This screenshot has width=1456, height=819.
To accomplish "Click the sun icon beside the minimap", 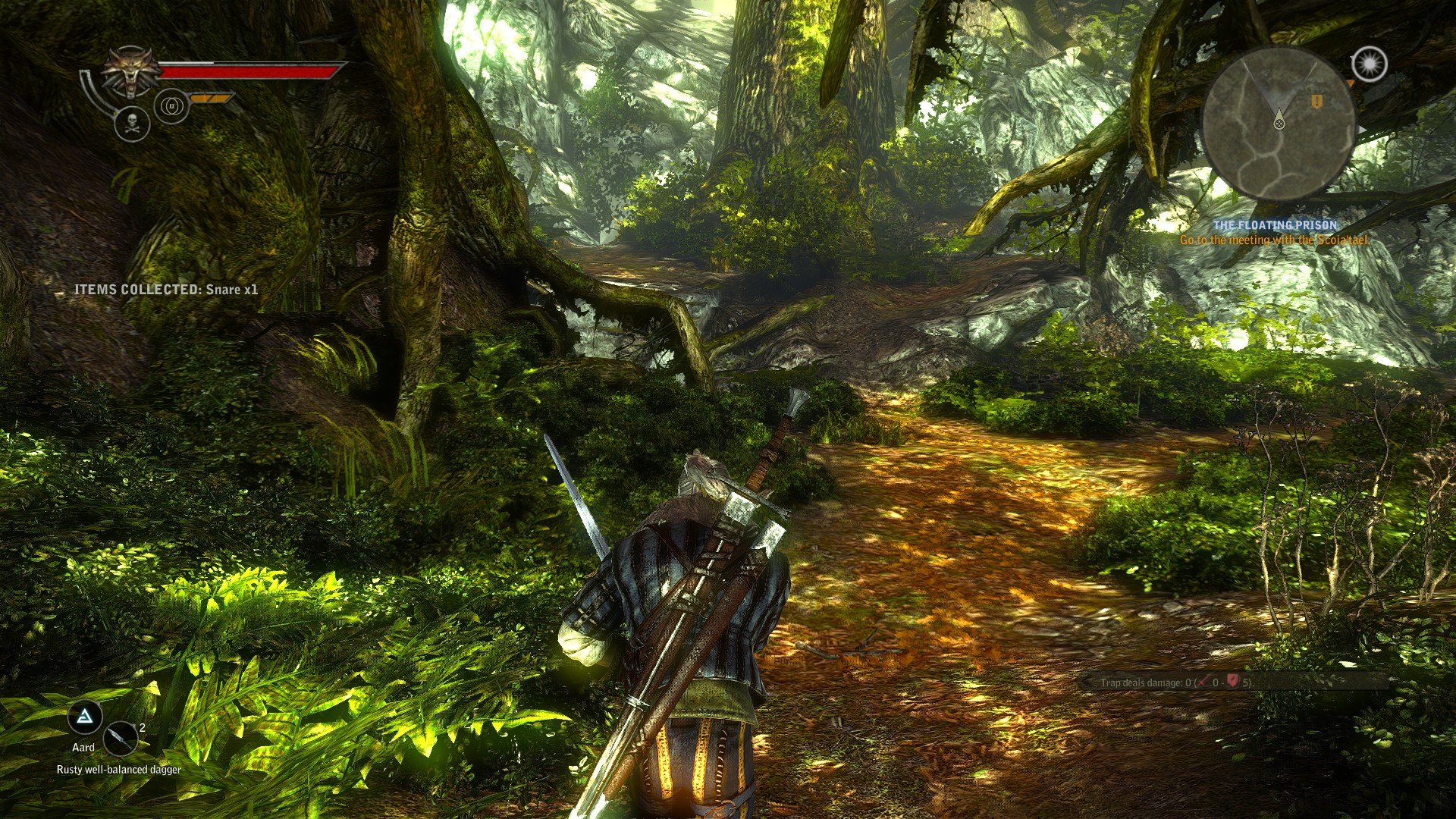I will coord(1369,64).
